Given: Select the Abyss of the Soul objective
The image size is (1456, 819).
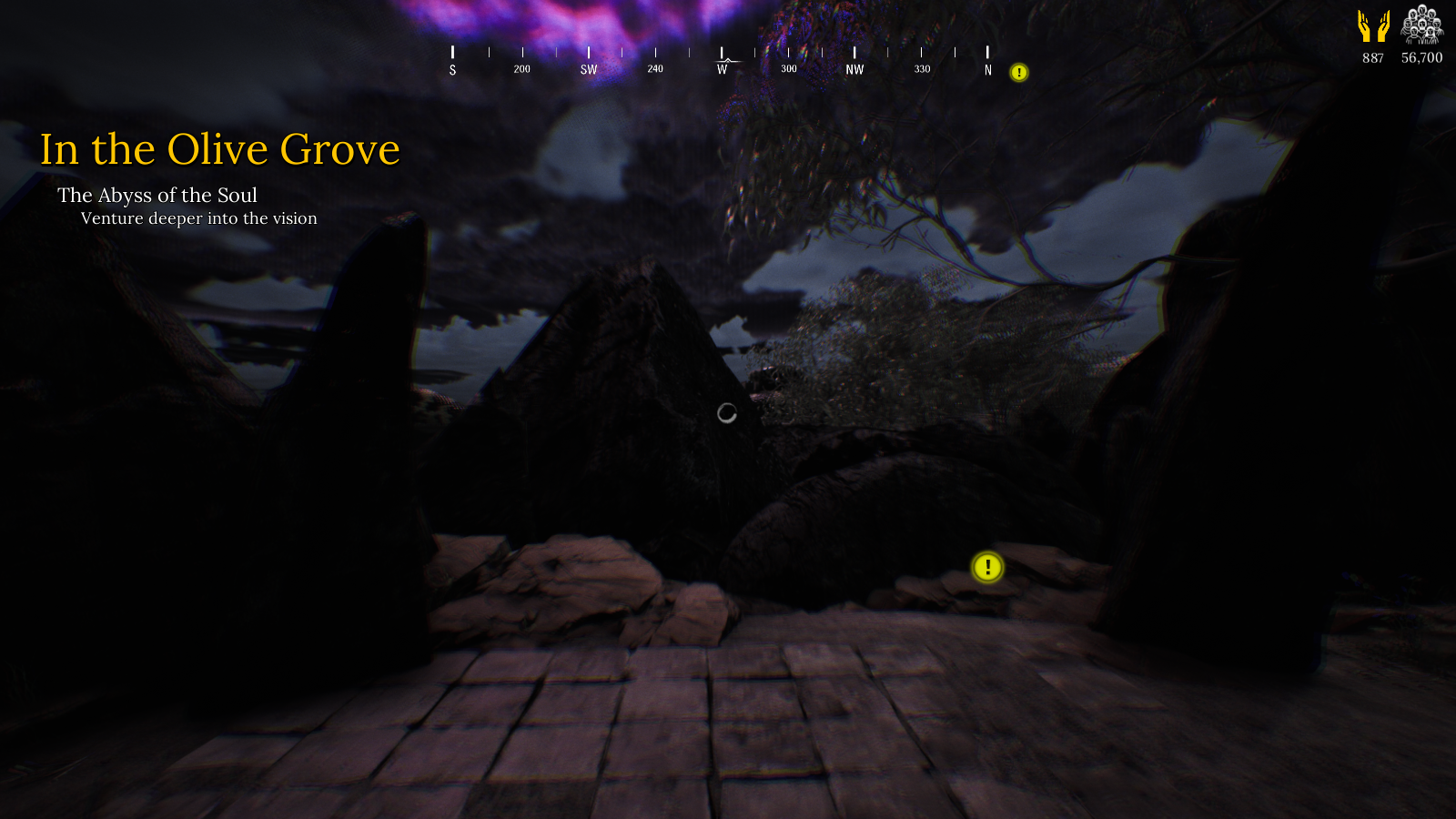Looking at the screenshot, I should [157, 196].
